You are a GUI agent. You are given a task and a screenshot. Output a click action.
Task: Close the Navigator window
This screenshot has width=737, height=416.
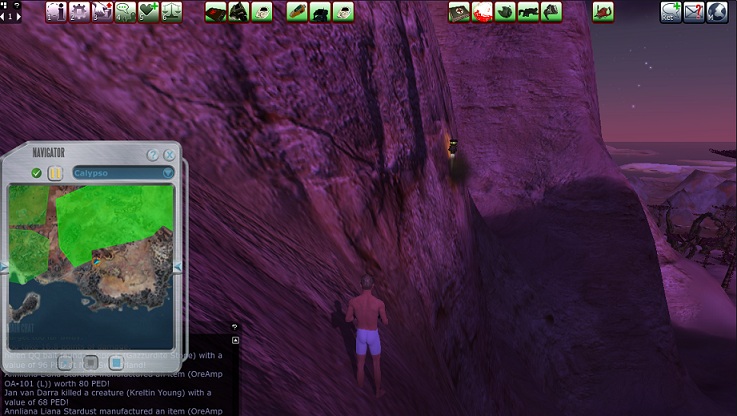tap(169, 155)
